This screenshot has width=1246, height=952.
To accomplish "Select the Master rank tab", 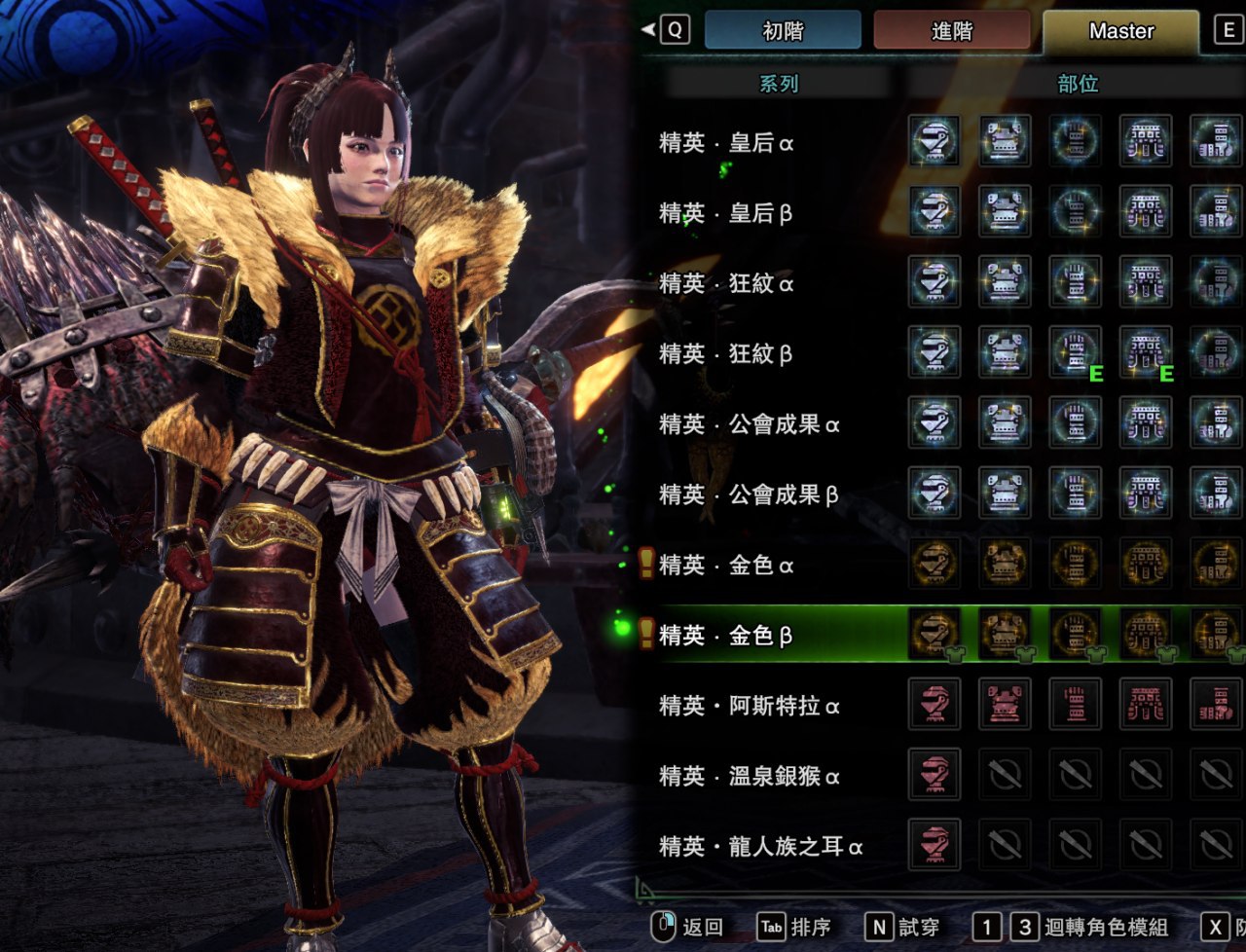I will click(x=1120, y=31).
